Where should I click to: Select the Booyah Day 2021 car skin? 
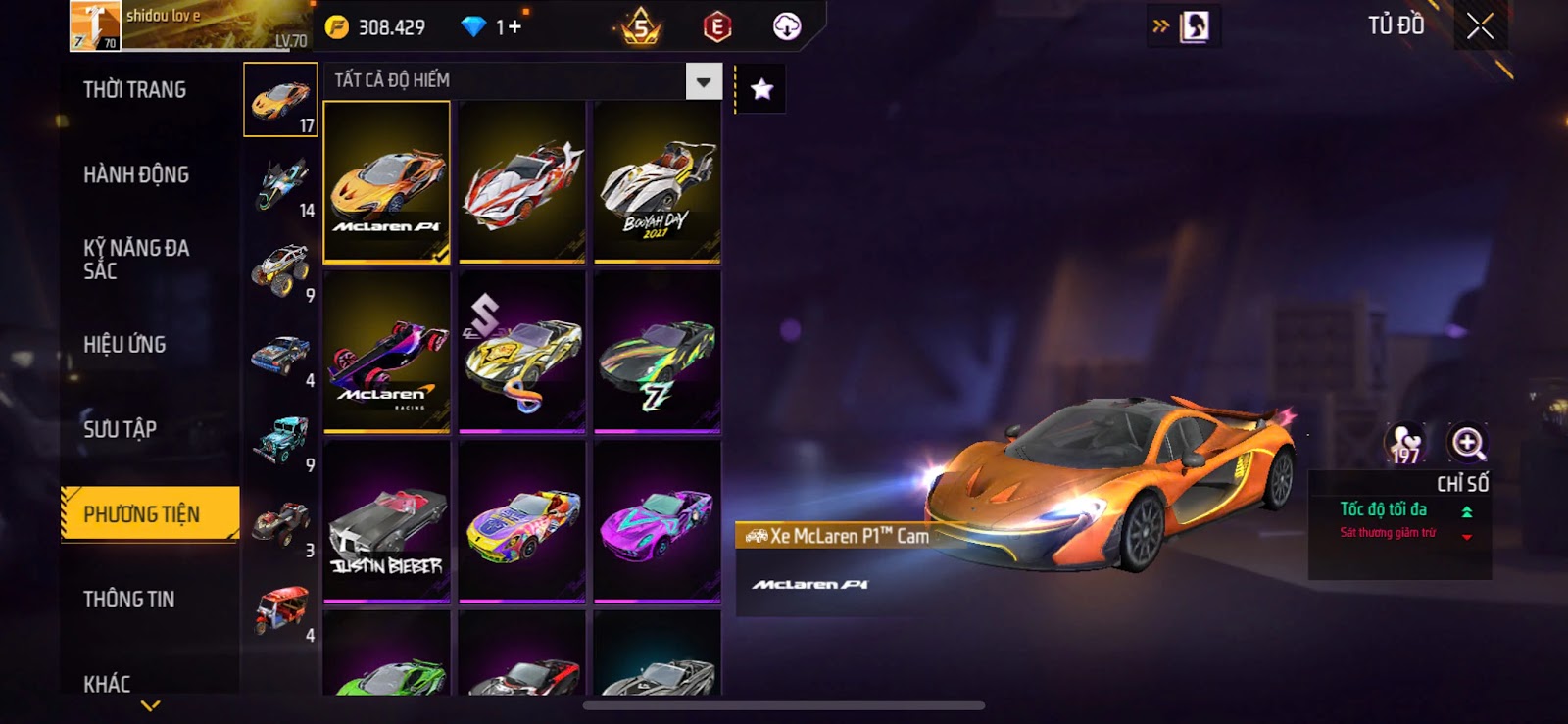click(x=658, y=182)
